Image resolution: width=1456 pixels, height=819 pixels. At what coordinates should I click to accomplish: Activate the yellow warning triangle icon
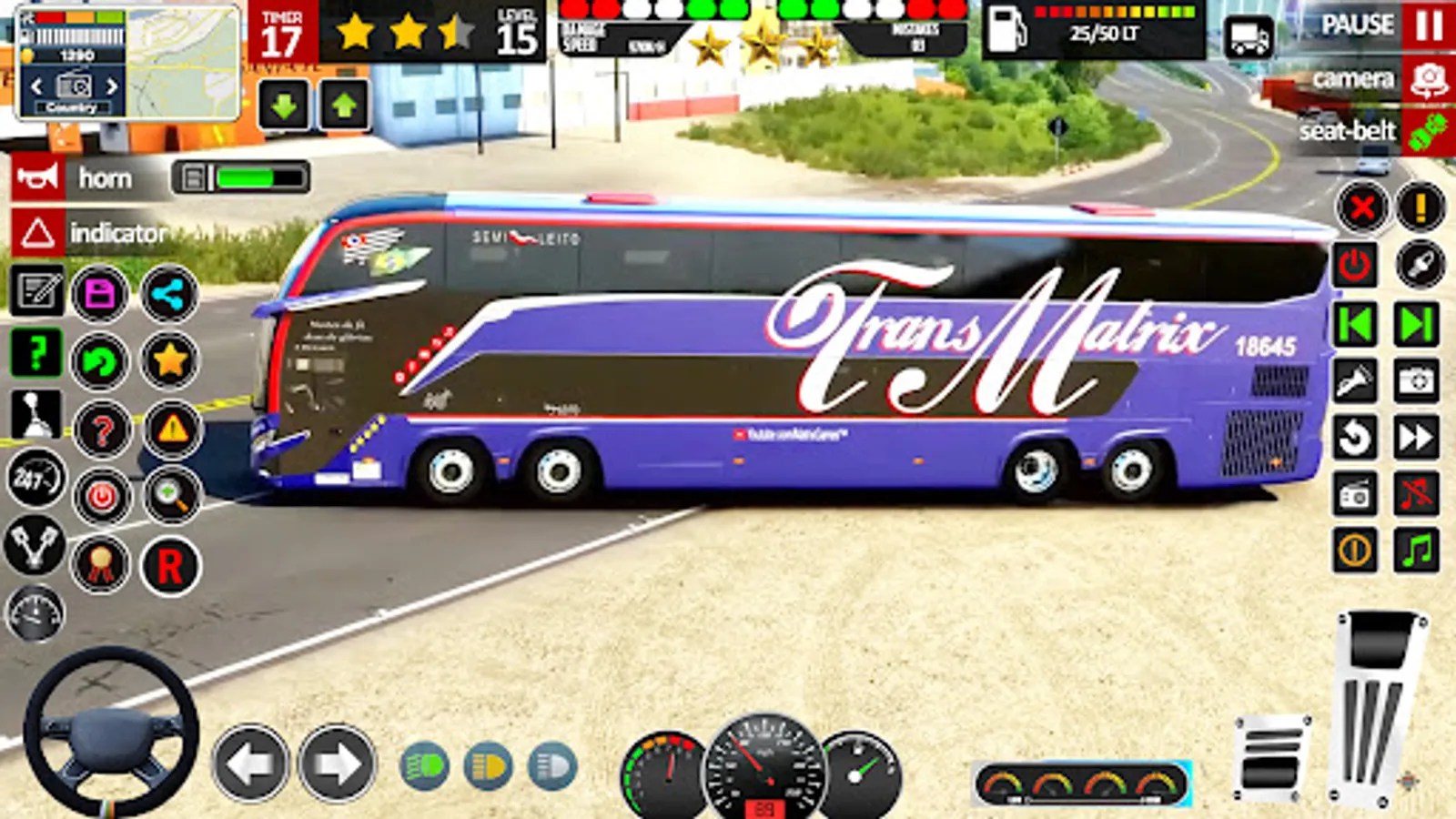(172, 428)
